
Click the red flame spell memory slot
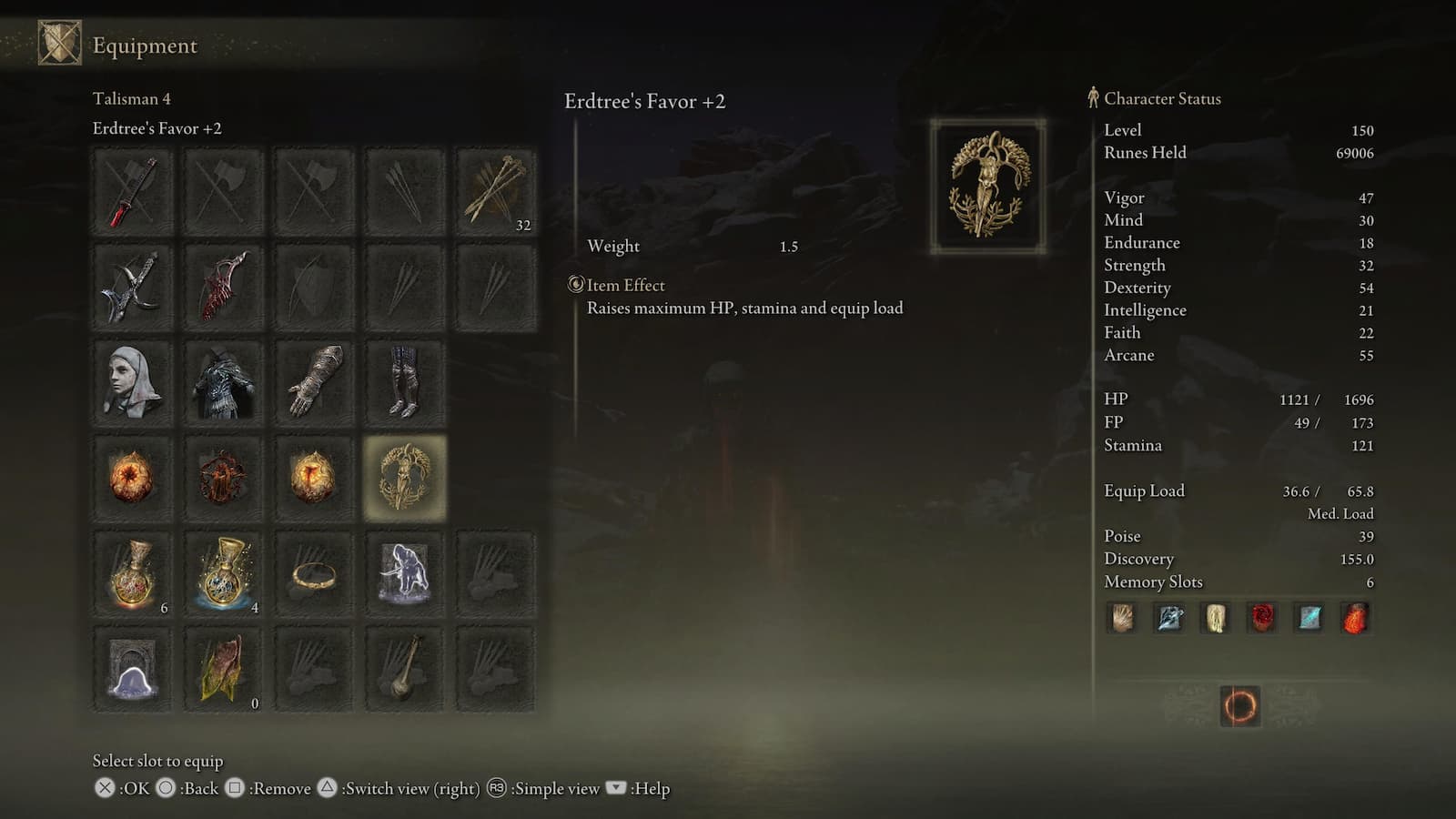[1355, 618]
